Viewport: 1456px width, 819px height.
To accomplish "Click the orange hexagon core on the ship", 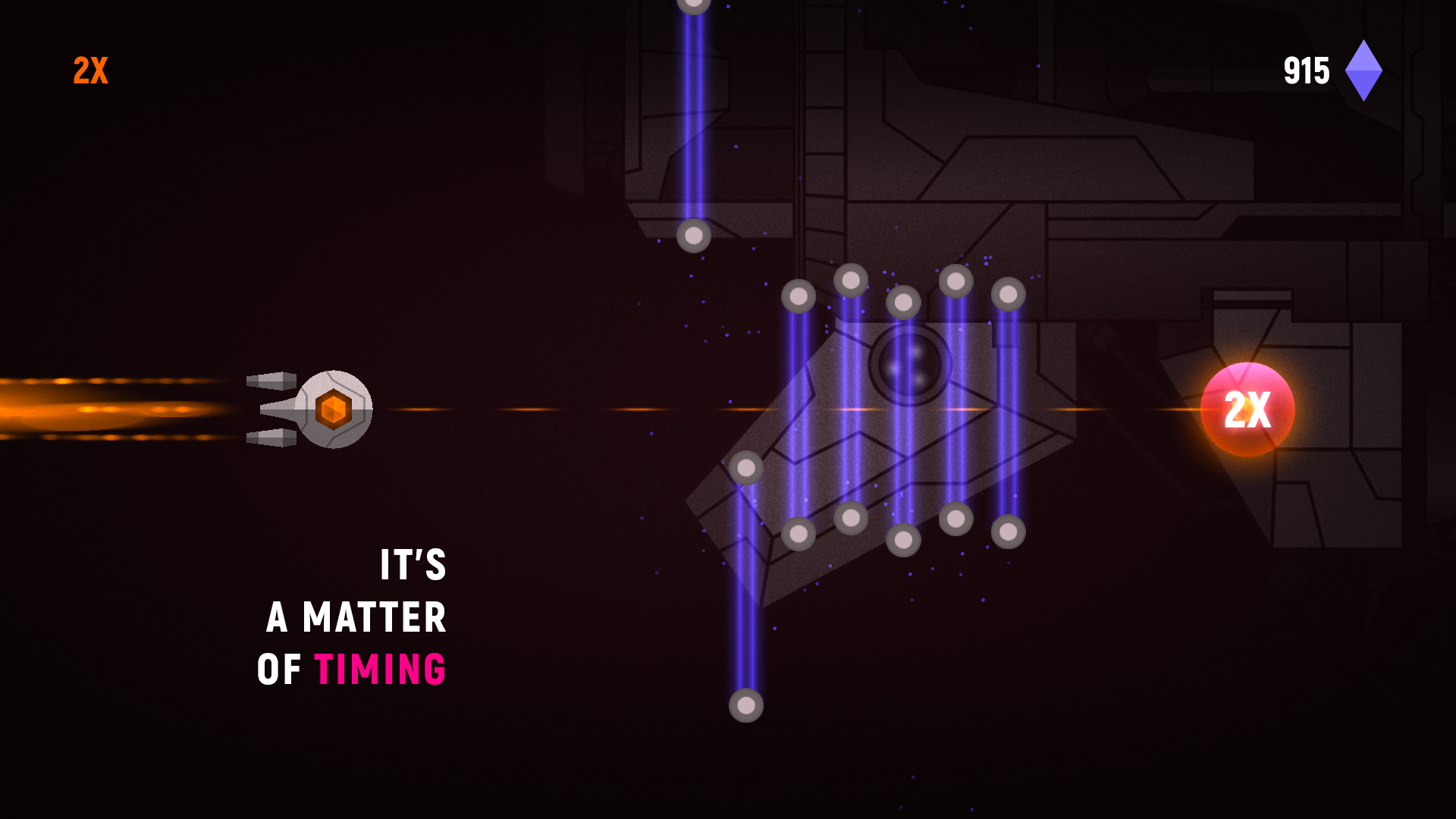I will pyautogui.click(x=334, y=409).
